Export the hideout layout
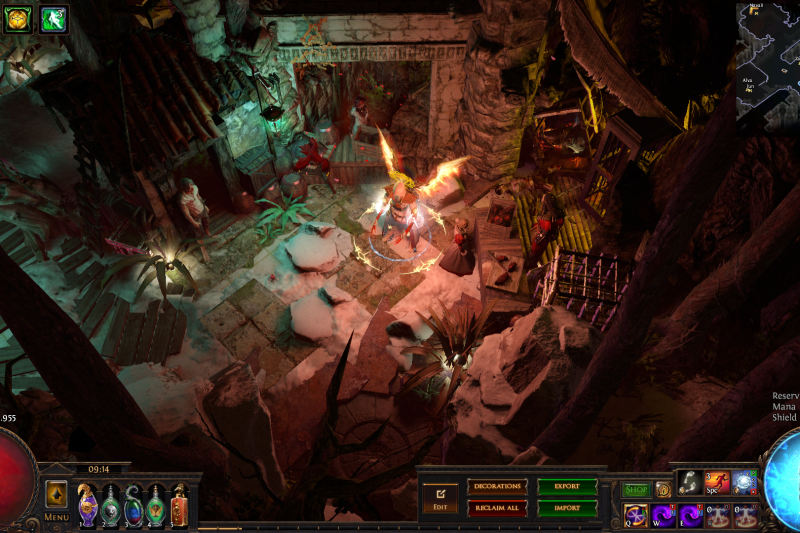The image size is (800, 533). [x=567, y=487]
